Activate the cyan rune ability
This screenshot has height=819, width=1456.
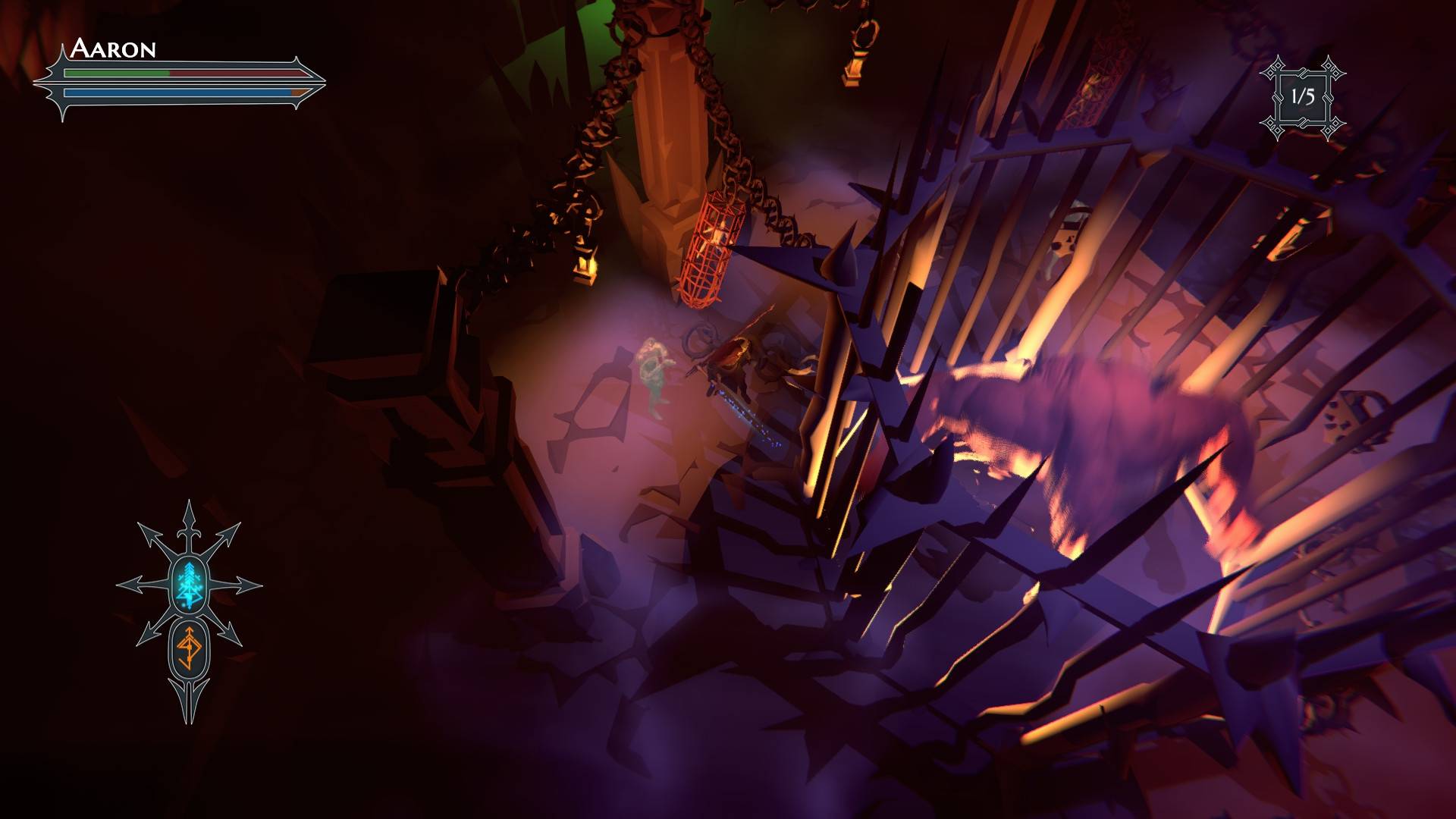188,585
